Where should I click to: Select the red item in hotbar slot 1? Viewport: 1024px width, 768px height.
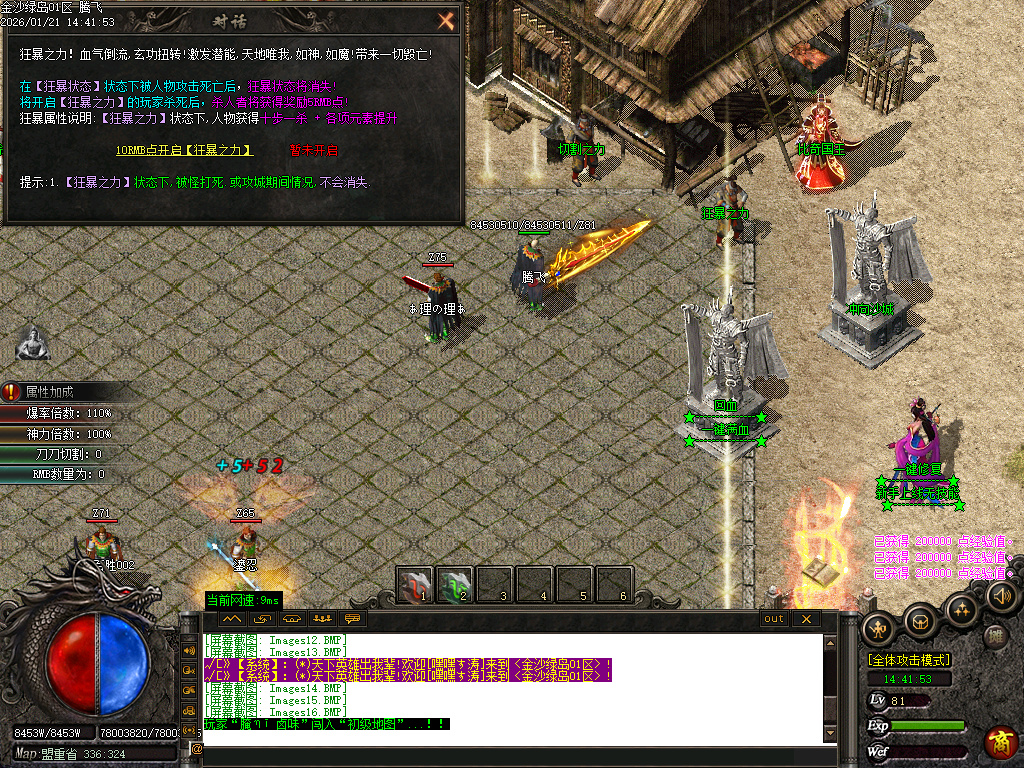[x=415, y=585]
